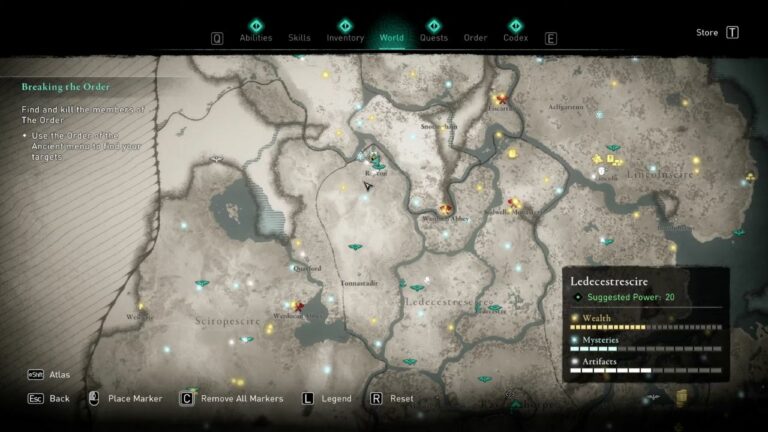Go Back from the map
The image size is (768, 432).
coord(59,398)
